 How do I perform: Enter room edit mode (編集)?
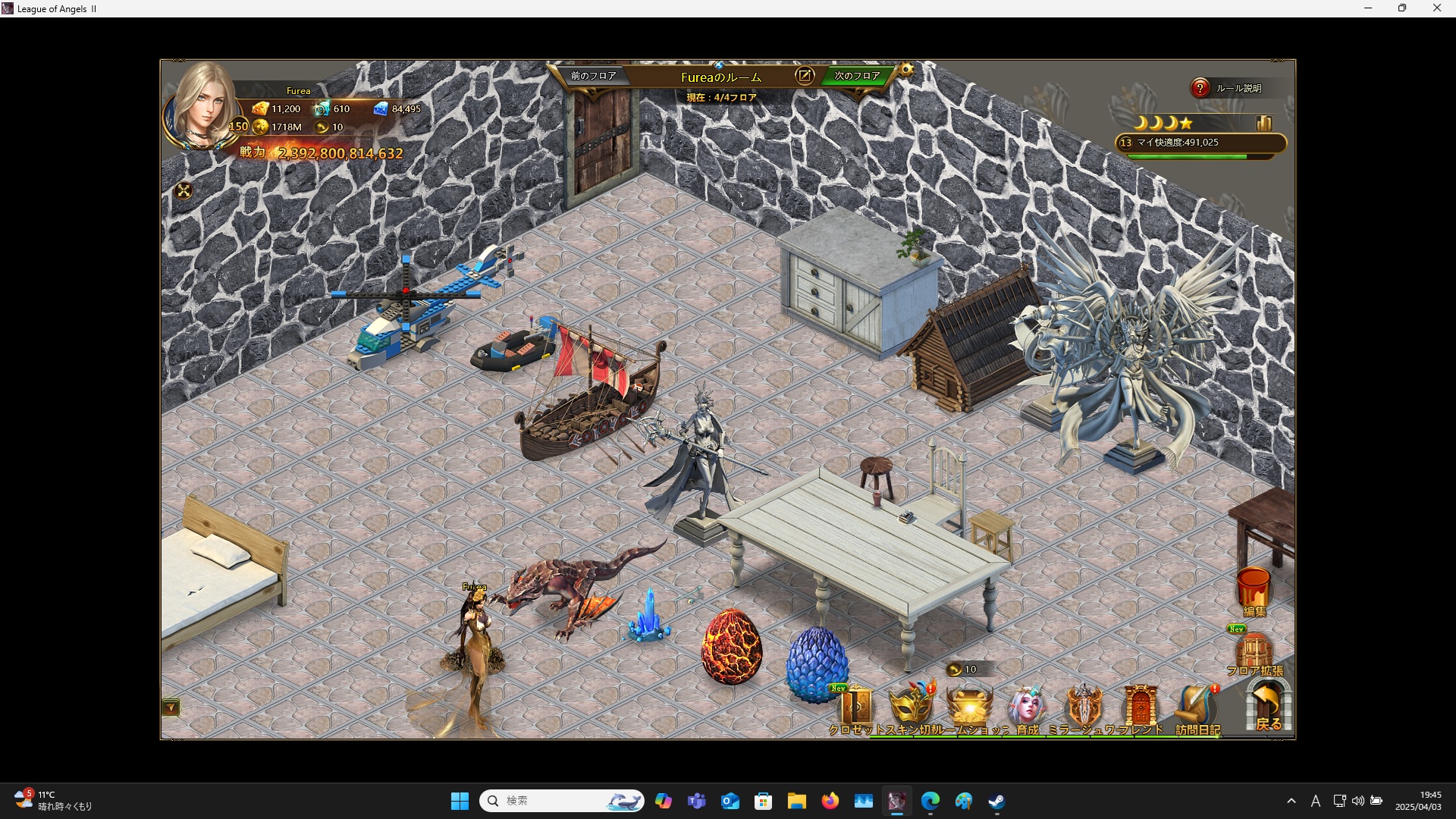pos(1254,591)
